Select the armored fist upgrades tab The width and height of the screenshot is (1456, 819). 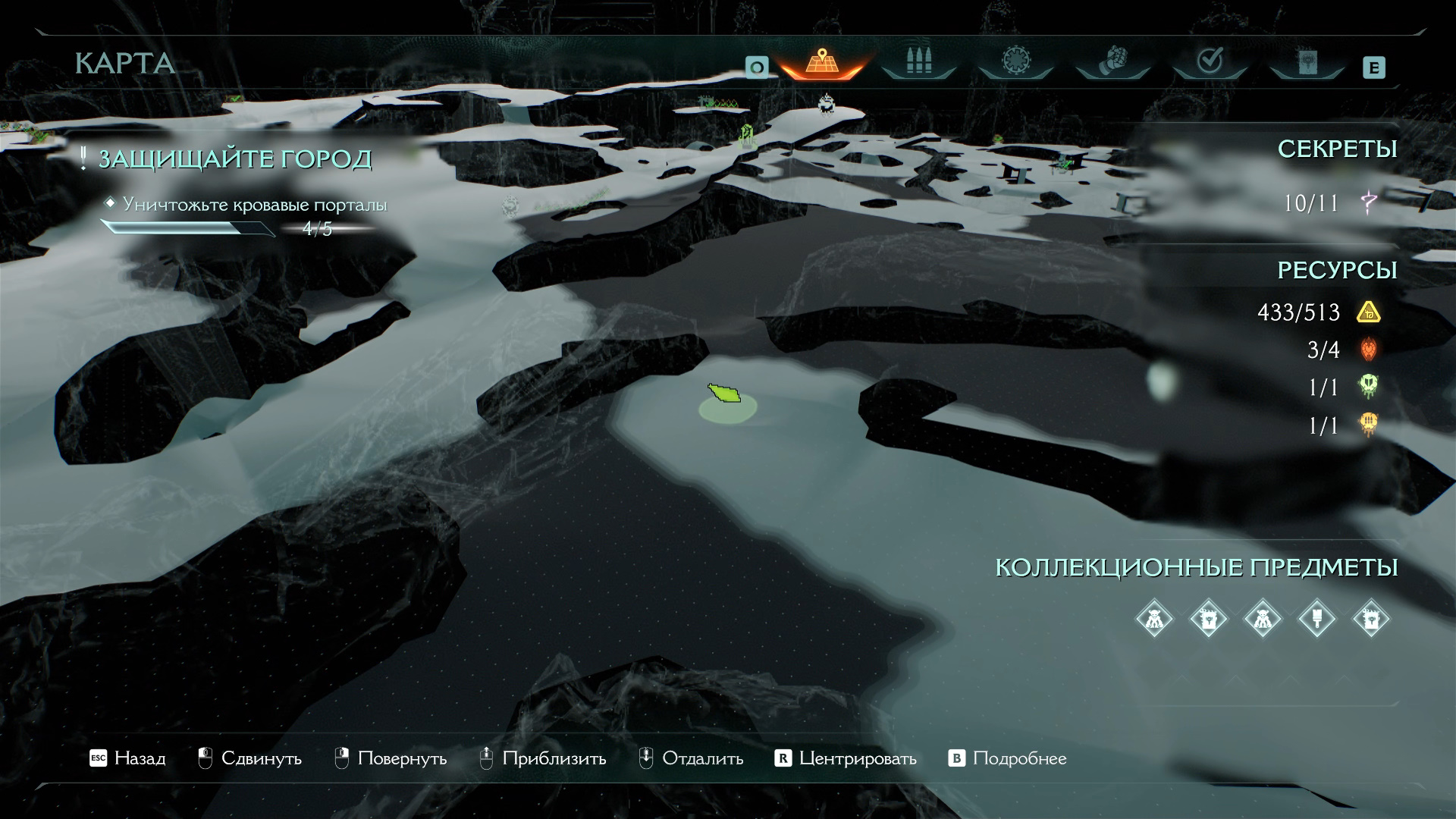pos(1112,62)
